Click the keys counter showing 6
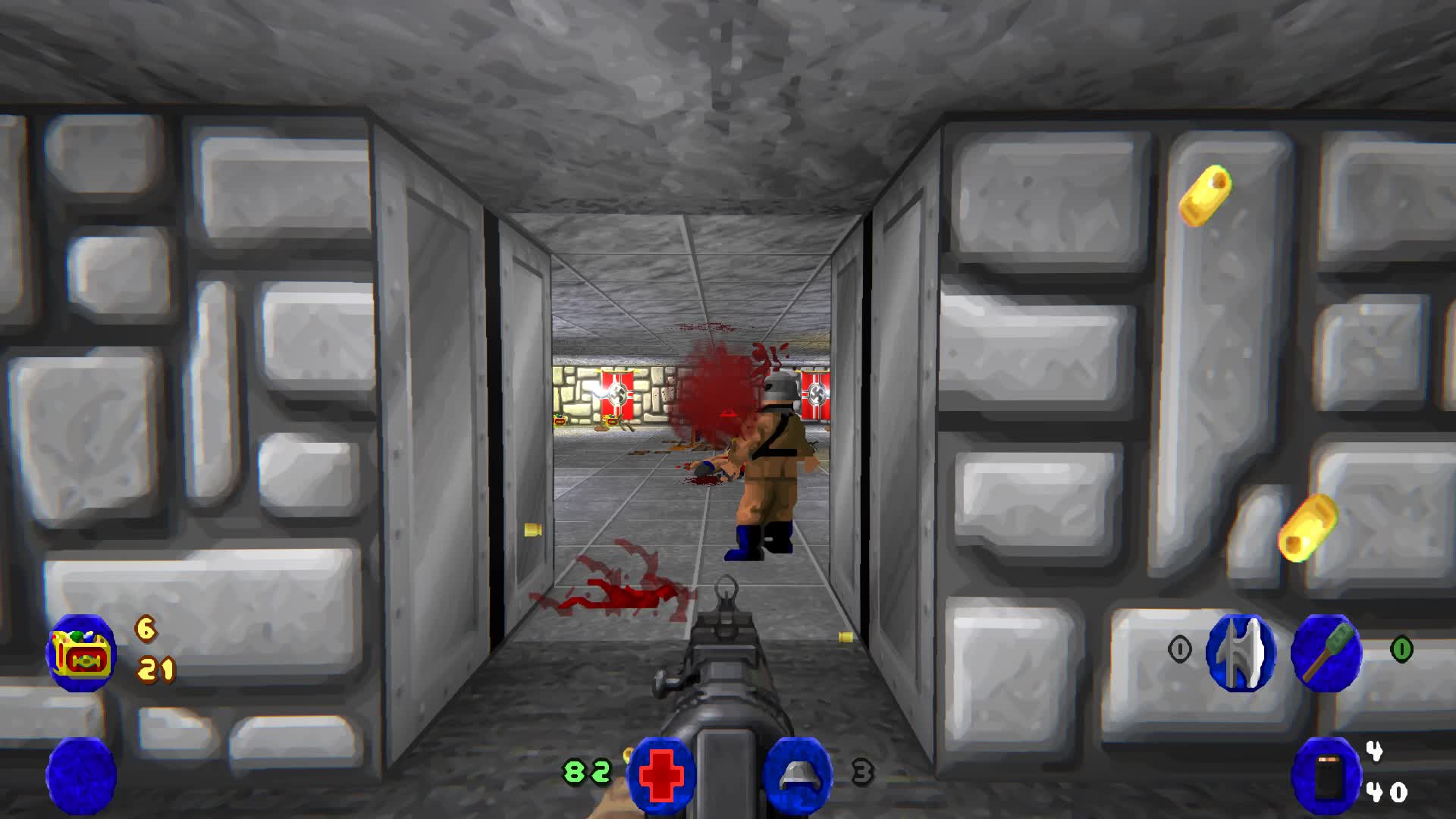 point(145,629)
